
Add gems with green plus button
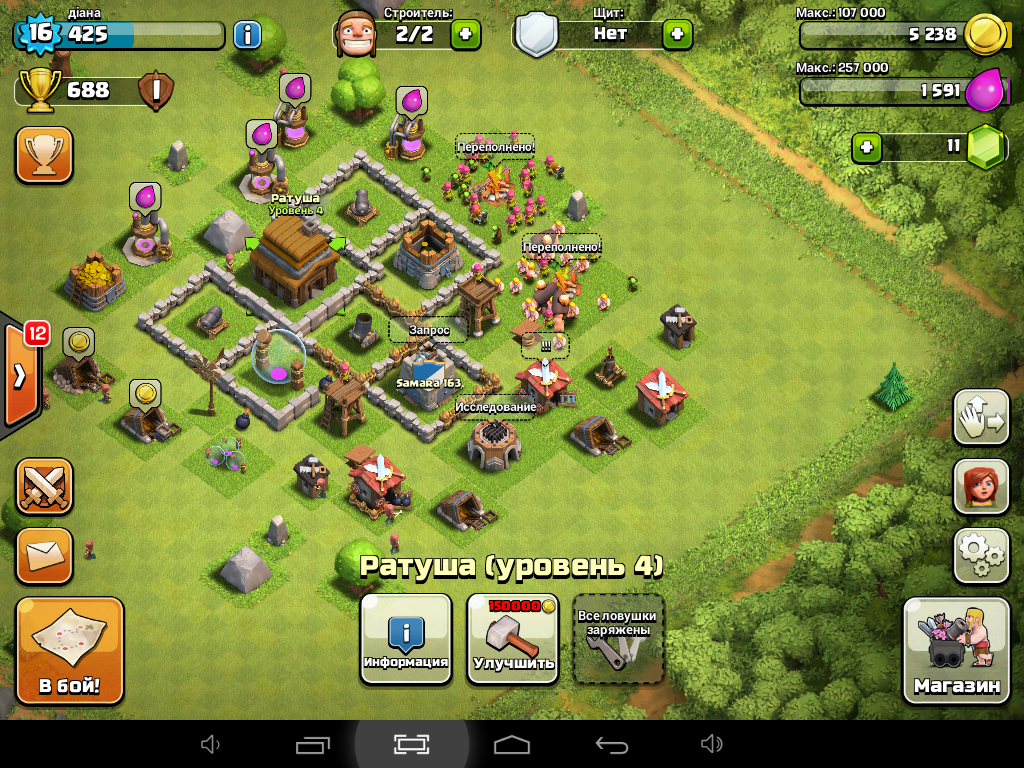(866, 148)
